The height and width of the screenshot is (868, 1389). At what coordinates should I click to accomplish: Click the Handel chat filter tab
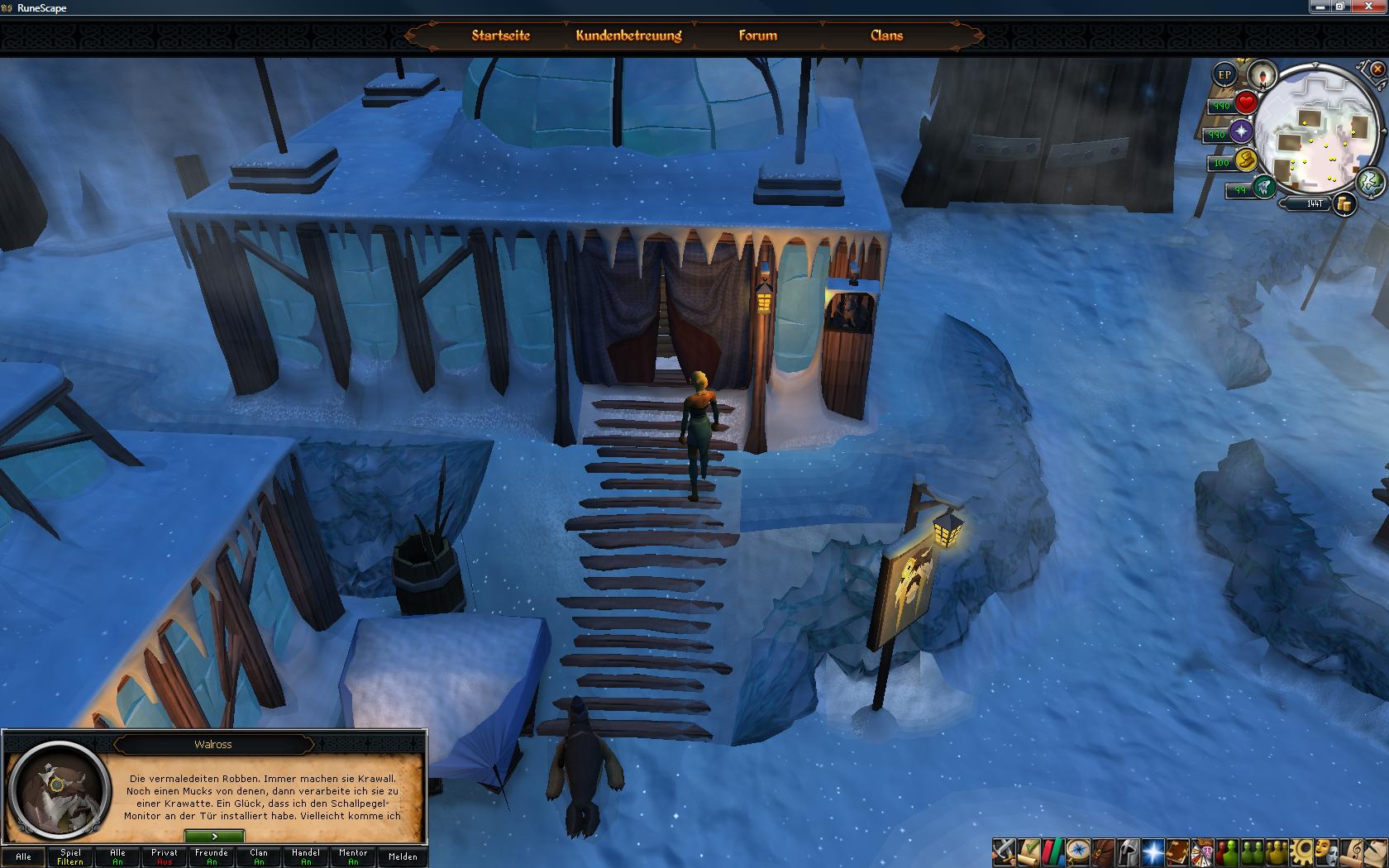[306, 856]
